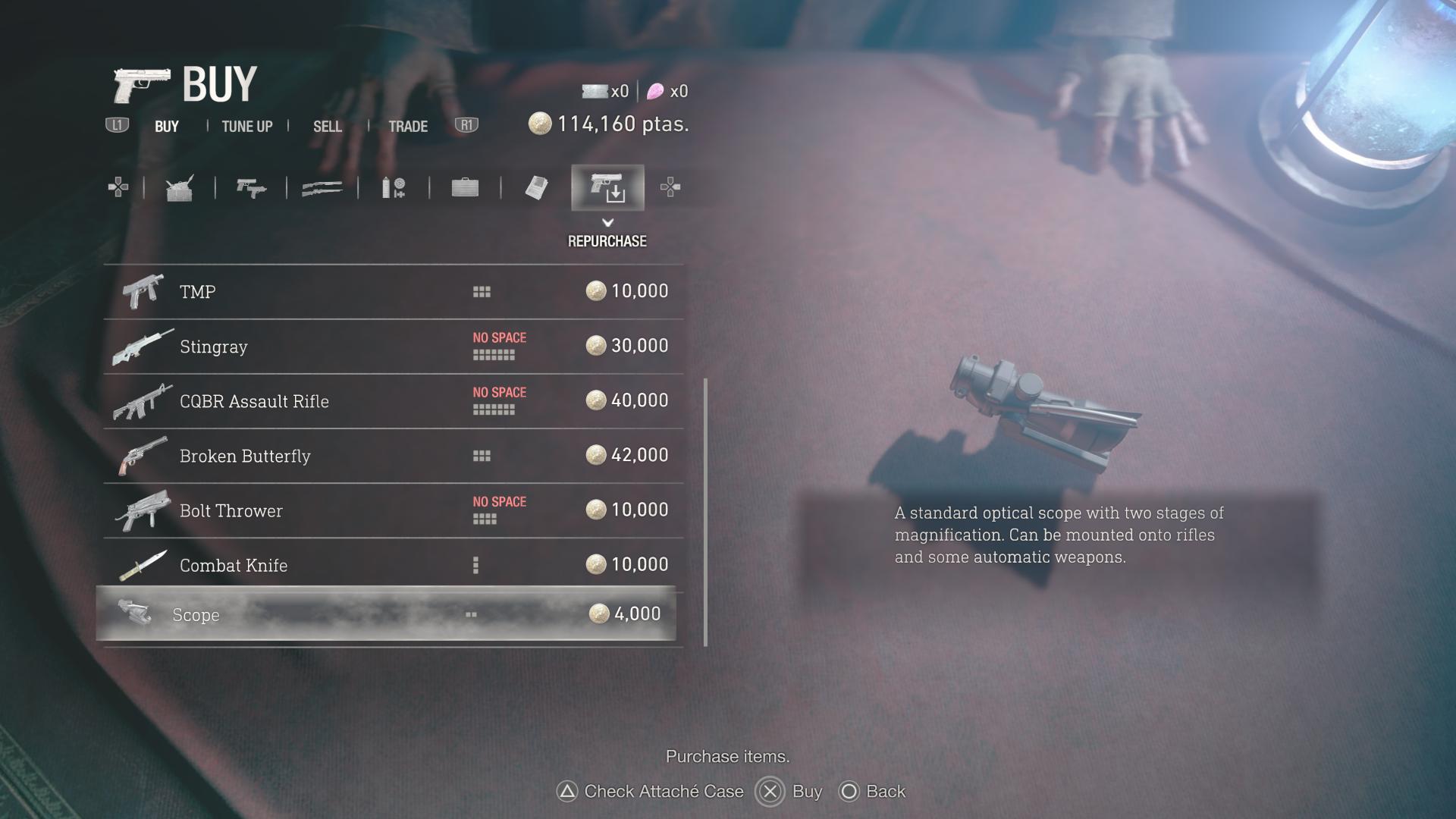Select the Repurchase category icon

607,187
